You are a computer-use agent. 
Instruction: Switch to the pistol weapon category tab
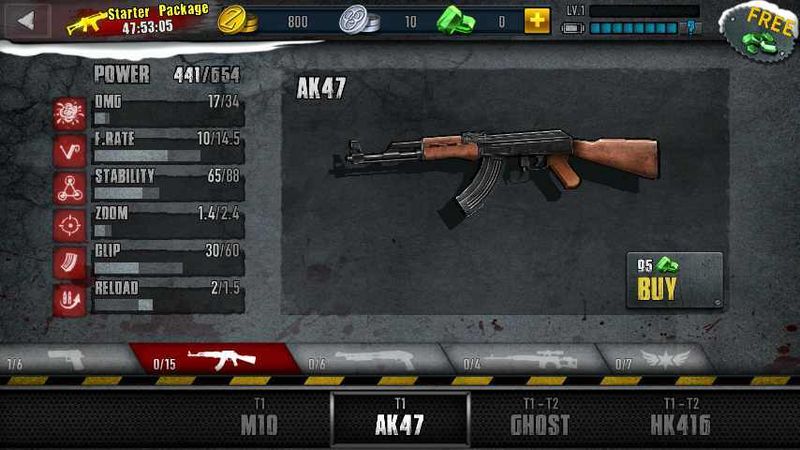tap(62, 358)
